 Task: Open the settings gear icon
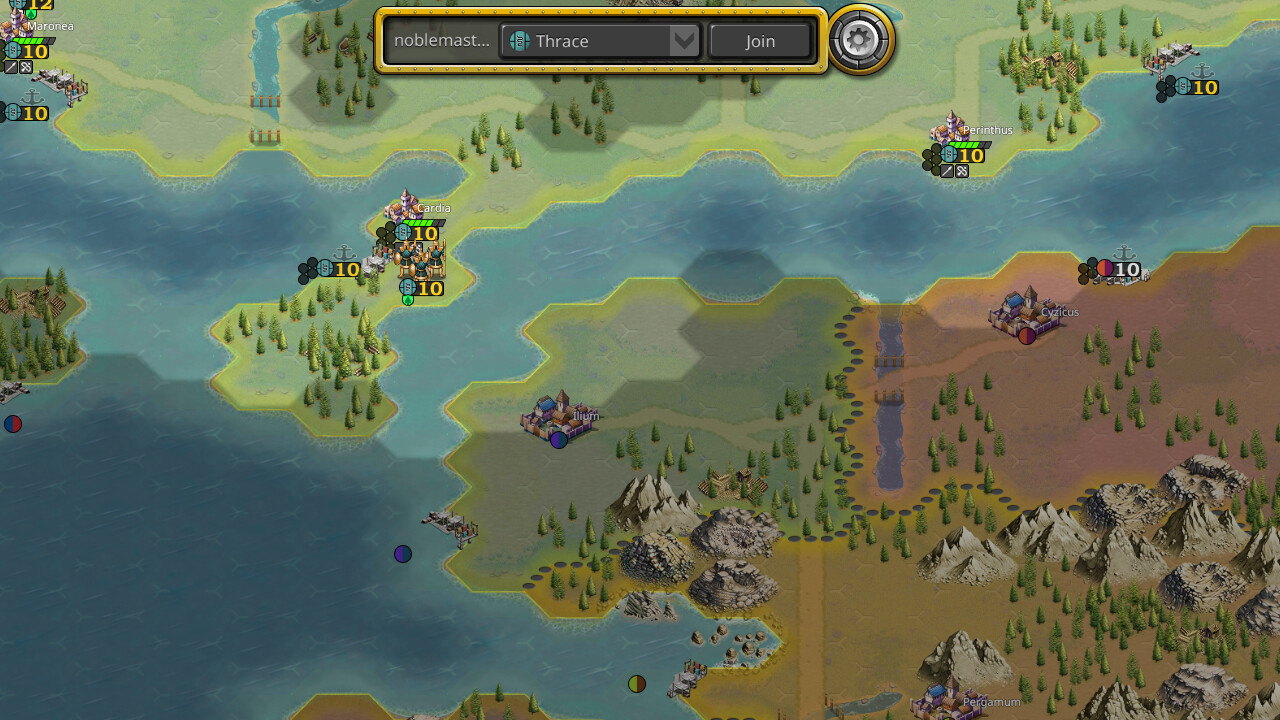coord(857,40)
